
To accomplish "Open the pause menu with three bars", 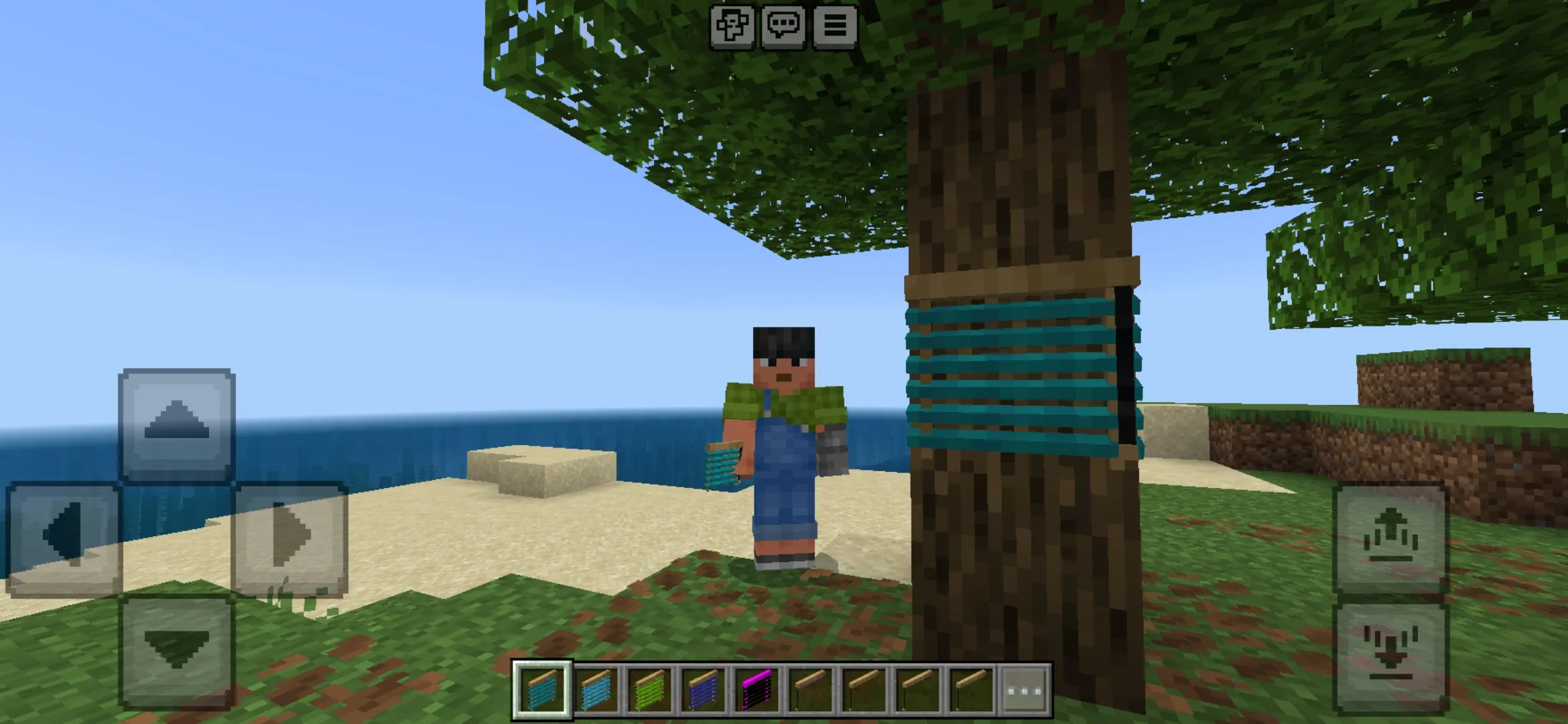I will (834, 26).
